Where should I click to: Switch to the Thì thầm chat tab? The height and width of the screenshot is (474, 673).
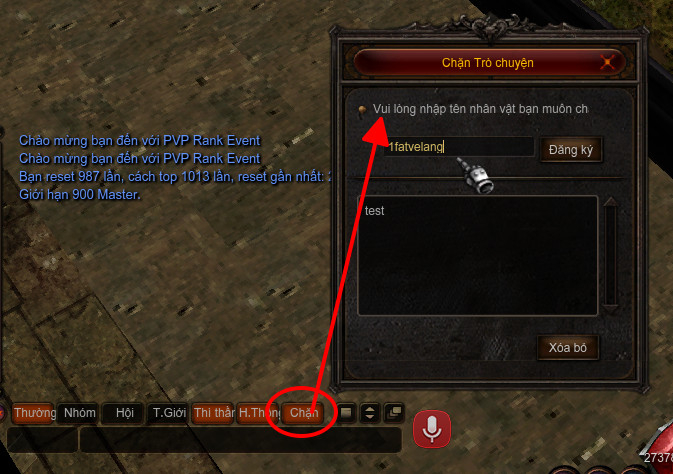point(214,413)
